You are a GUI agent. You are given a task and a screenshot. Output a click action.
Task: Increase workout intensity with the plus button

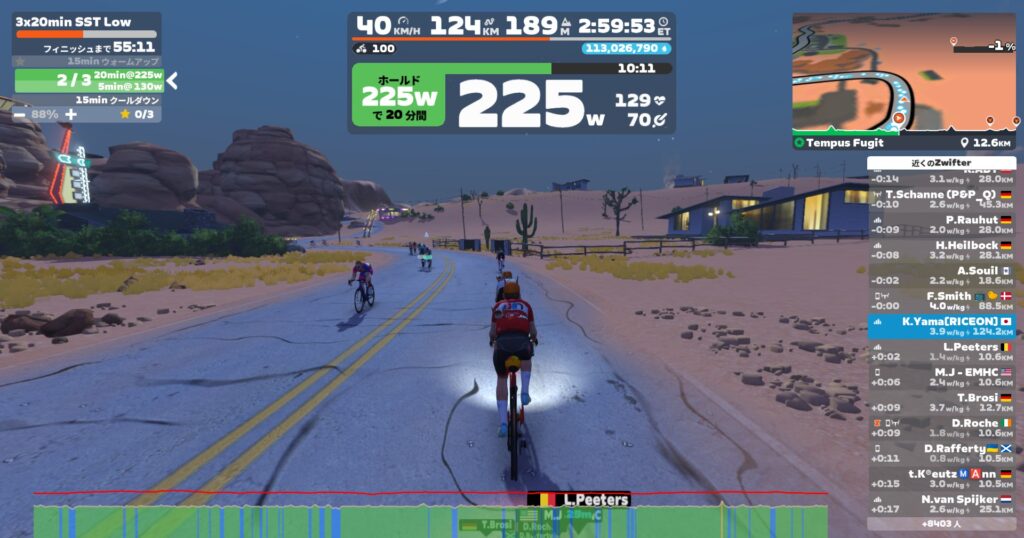70,114
